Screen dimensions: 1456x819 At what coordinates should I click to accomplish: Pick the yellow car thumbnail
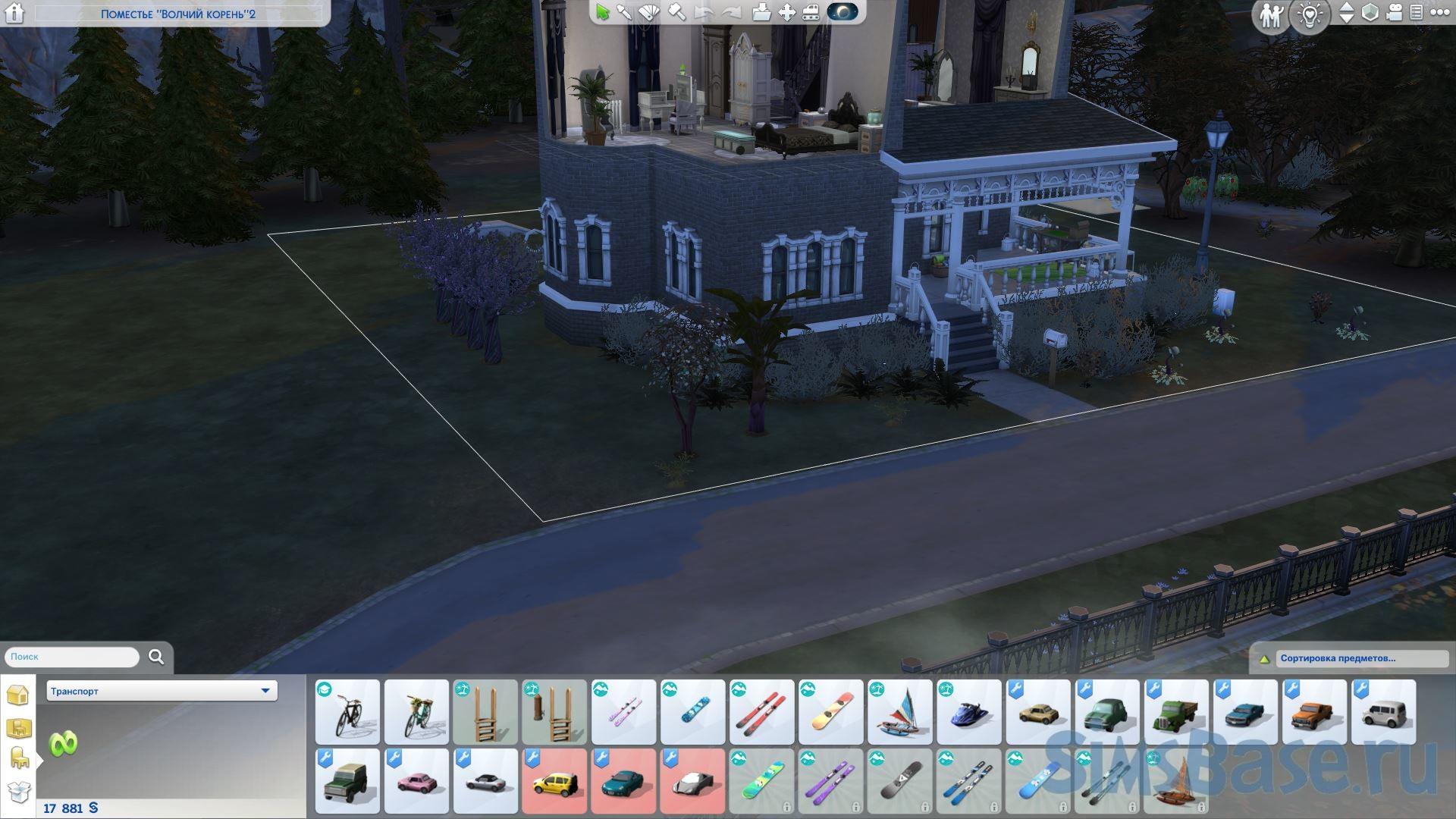[x=554, y=782]
